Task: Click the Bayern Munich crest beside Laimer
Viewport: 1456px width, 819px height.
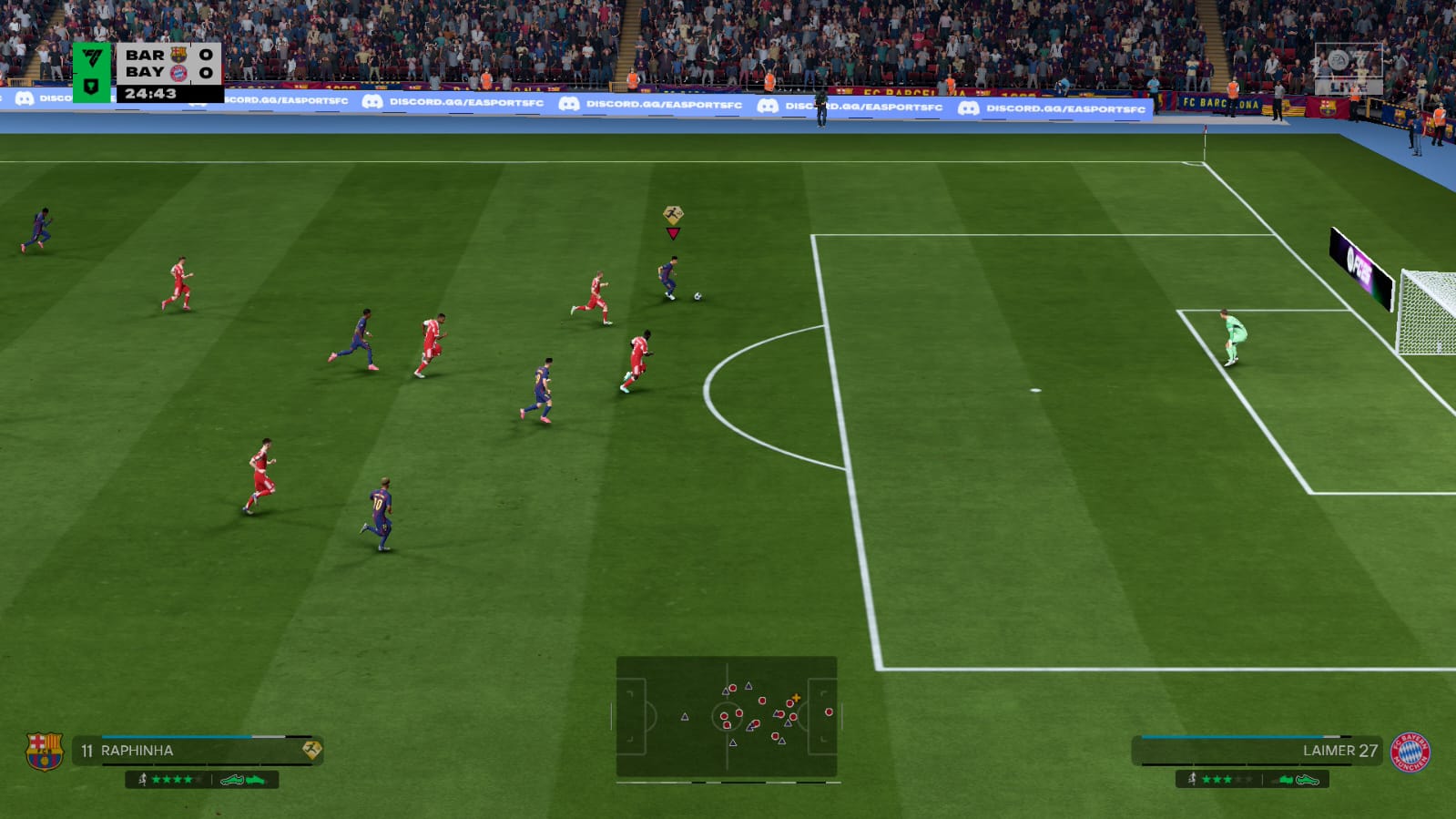Action: point(1410,752)
